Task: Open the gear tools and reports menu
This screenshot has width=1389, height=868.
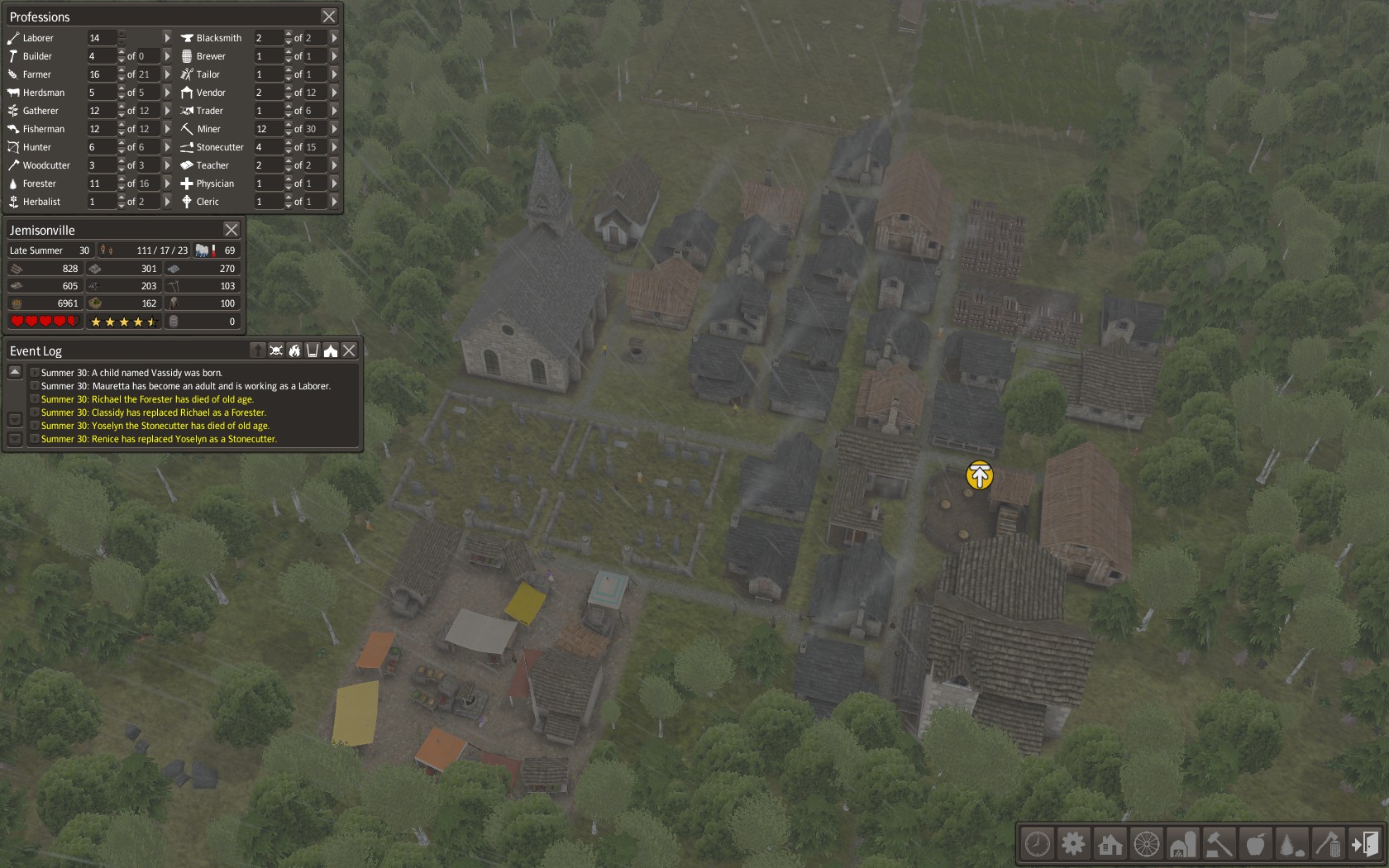Action: [1073, 844]
